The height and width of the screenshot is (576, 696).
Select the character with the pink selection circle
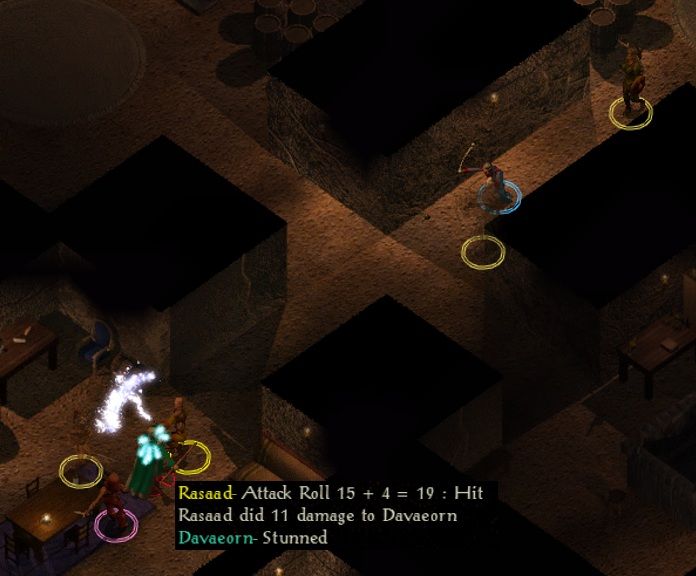115,507
